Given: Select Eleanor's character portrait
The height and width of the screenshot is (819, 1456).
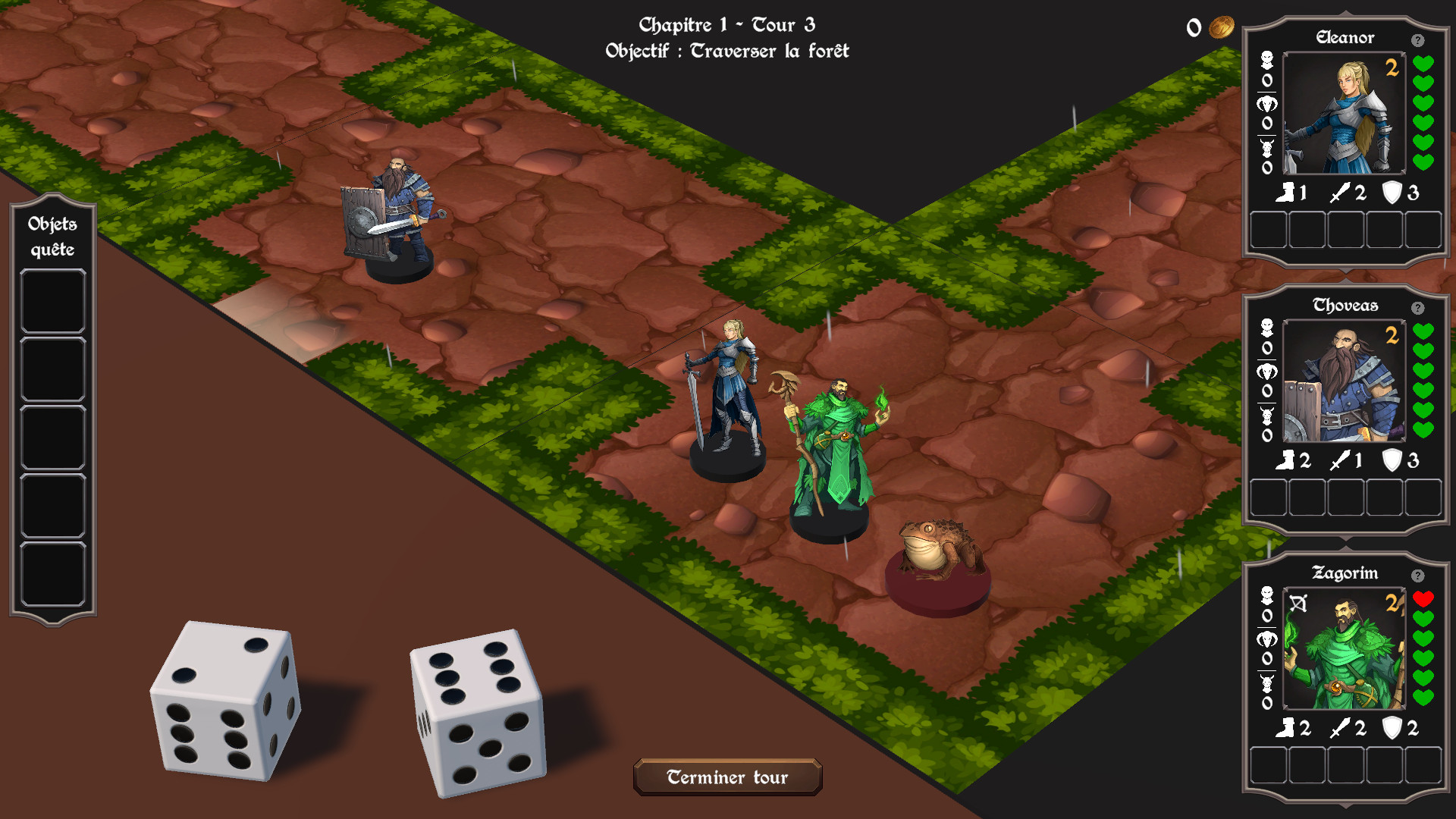Looking at the screenshot, I should pos(1343,114).
